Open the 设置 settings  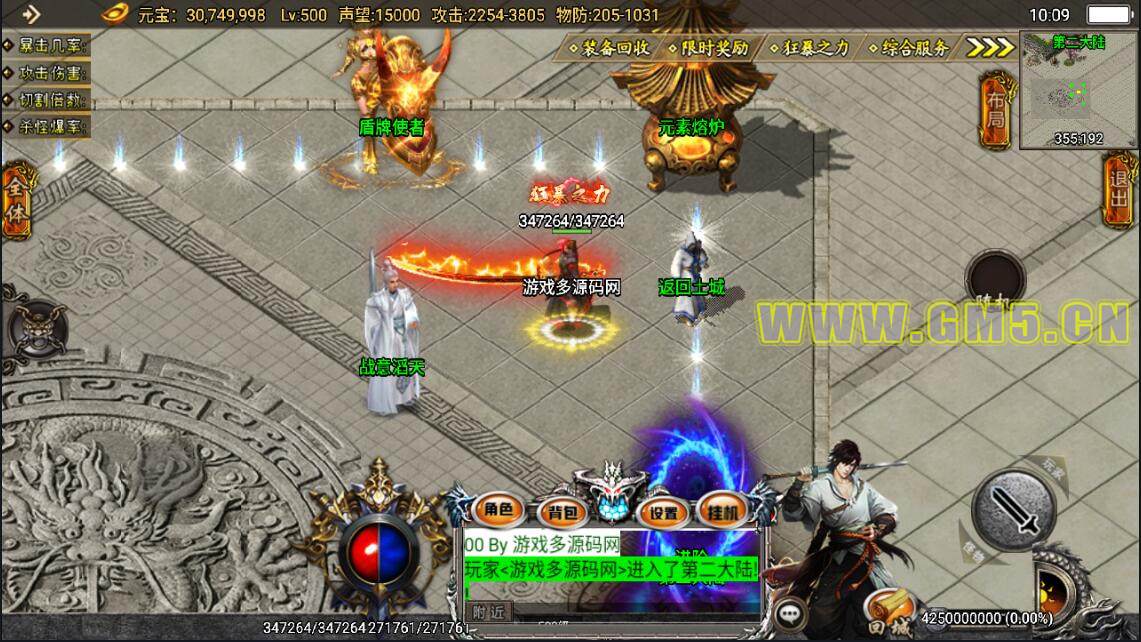662,513
